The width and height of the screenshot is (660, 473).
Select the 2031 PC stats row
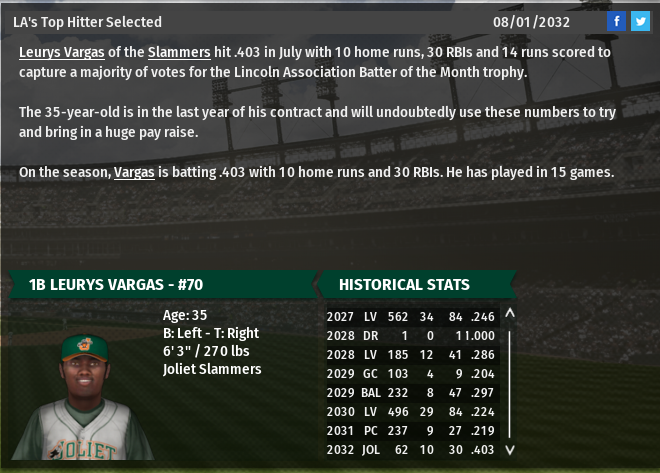click(411, 431)
